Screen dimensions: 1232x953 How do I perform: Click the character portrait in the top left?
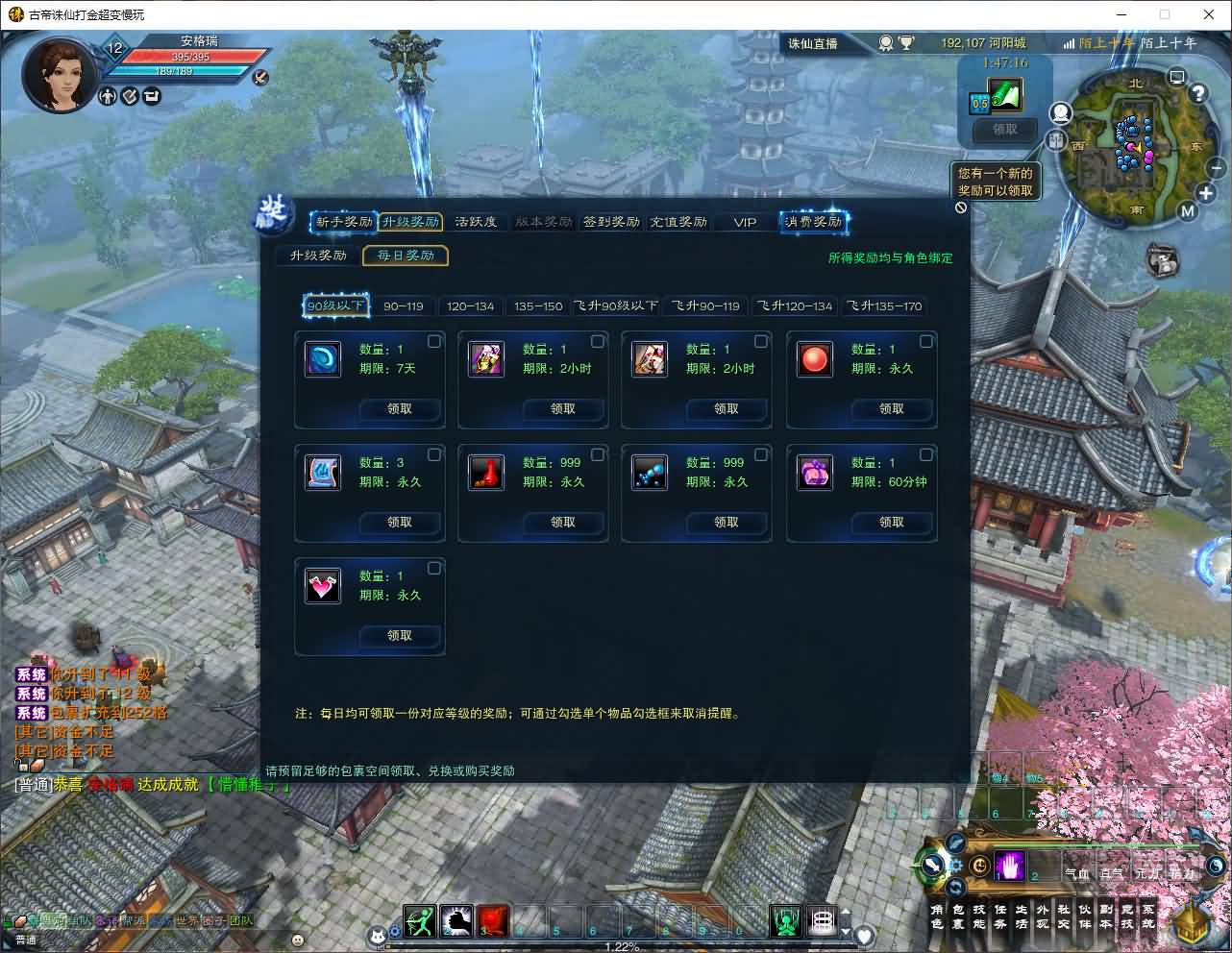[60, 72]
